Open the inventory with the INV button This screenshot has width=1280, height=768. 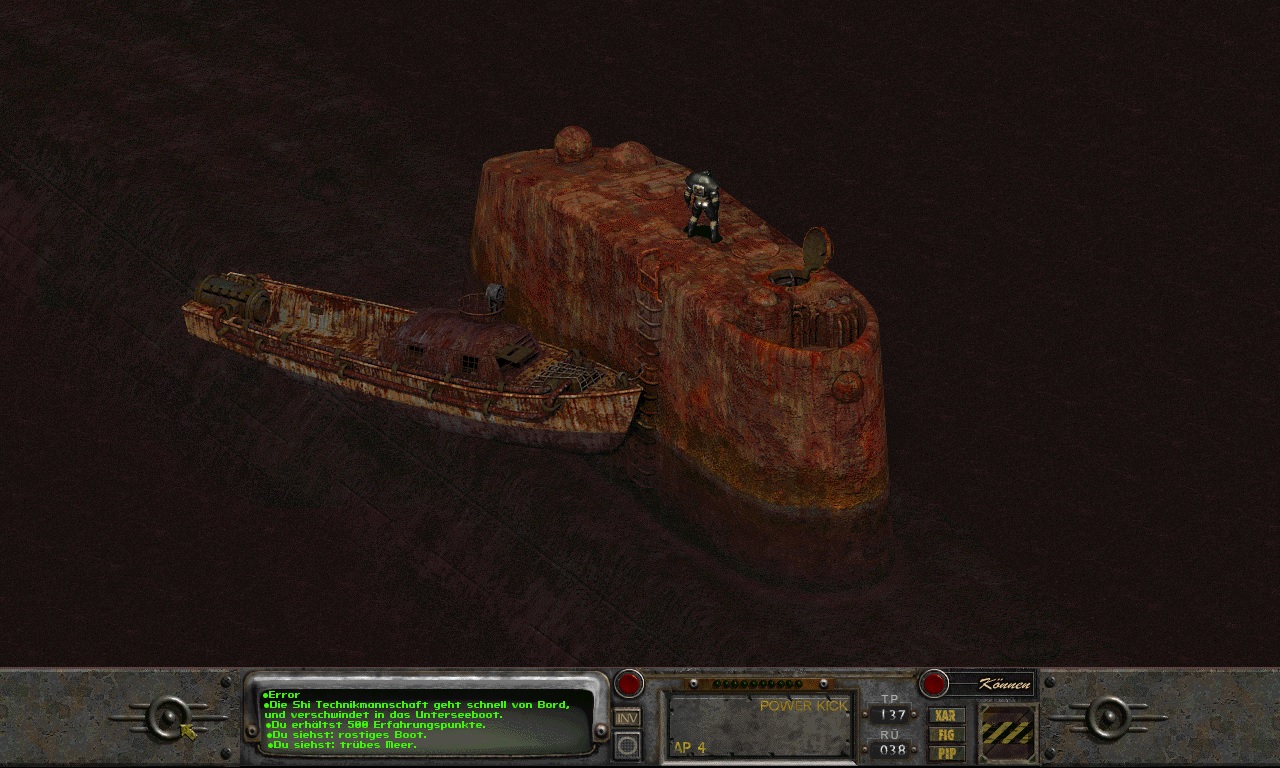(x=627, y=718)
